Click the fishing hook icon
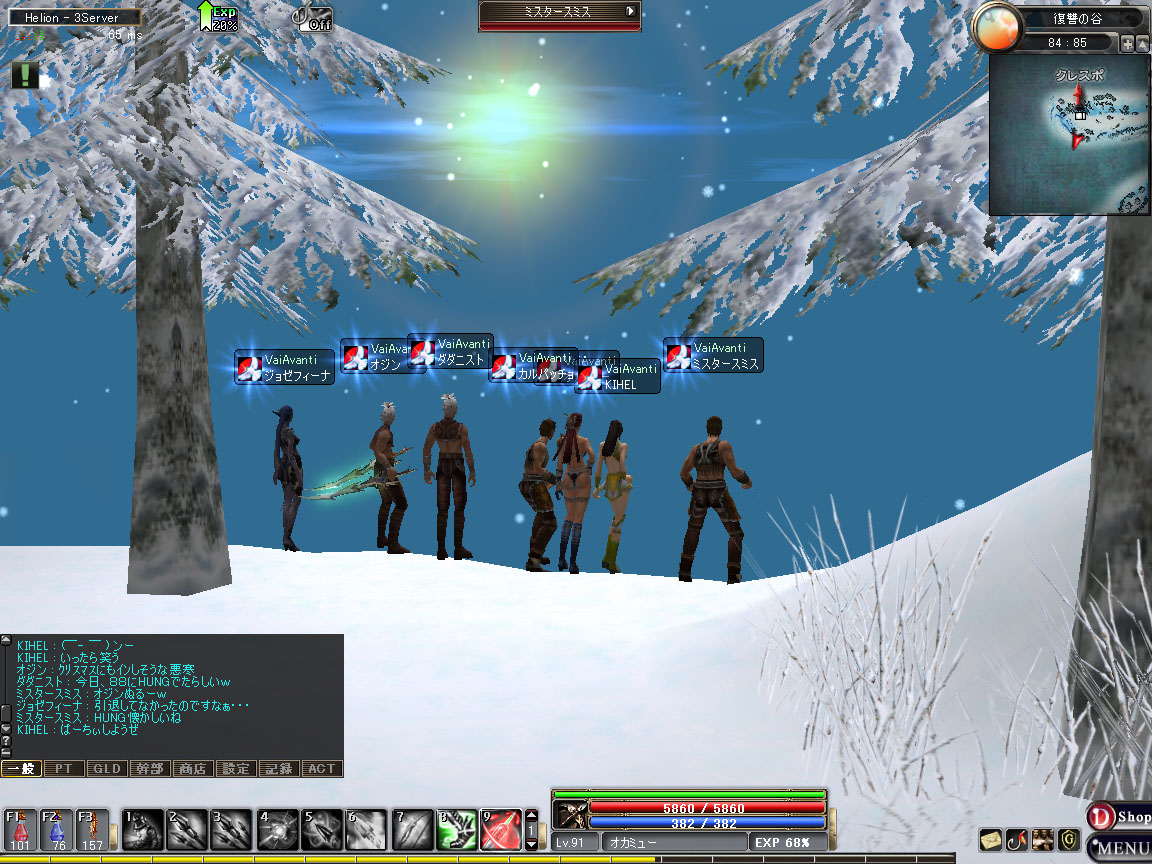Image resolution: width=1152 pixels, height=864 pixels. pos(1017,839)
